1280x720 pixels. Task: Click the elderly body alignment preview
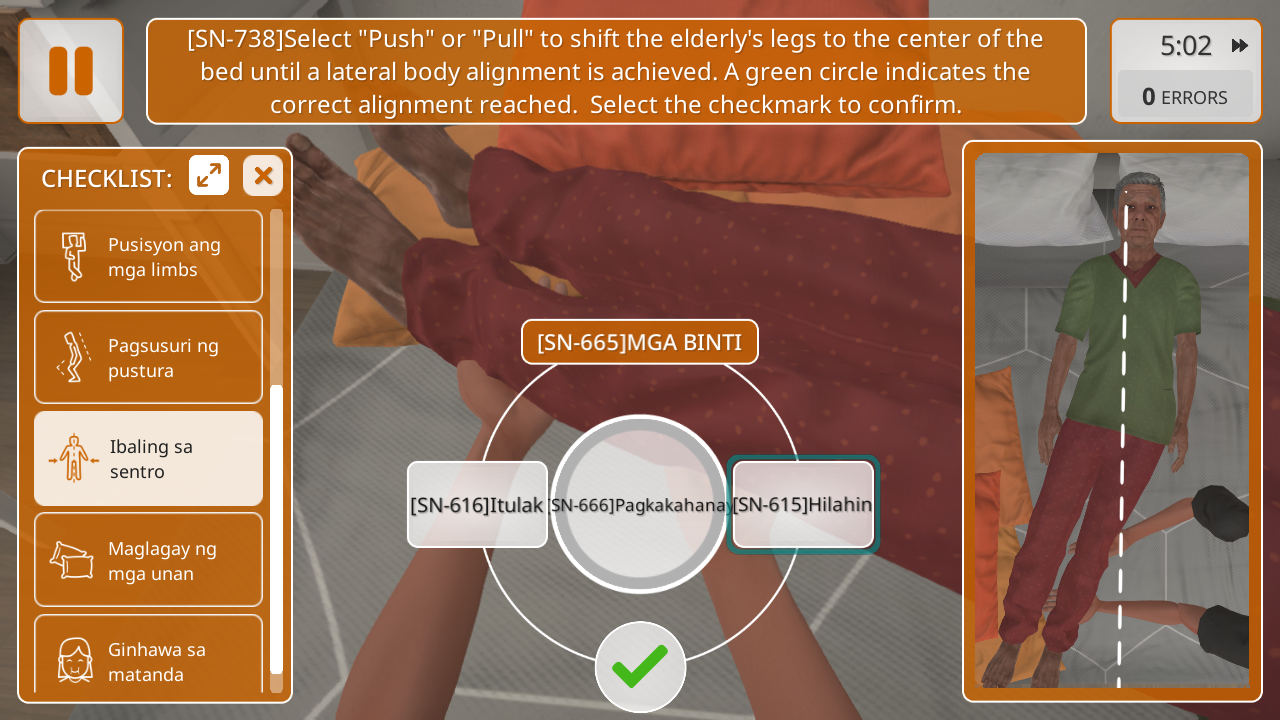coord(1112,421)
